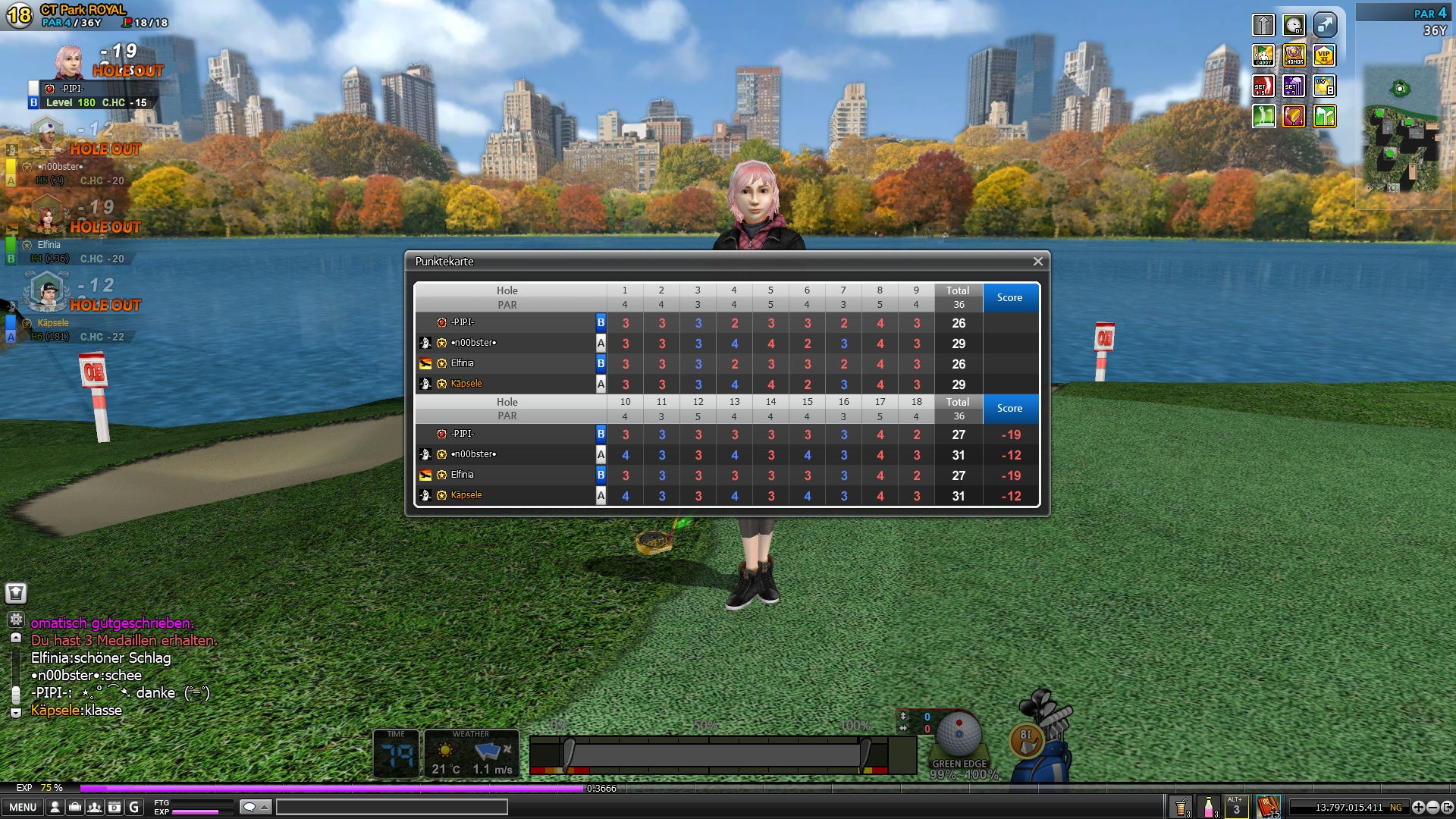The height and width of the screenshot is (819, 1456).
Task: Click the chat text input field
Action: (391, 807)
